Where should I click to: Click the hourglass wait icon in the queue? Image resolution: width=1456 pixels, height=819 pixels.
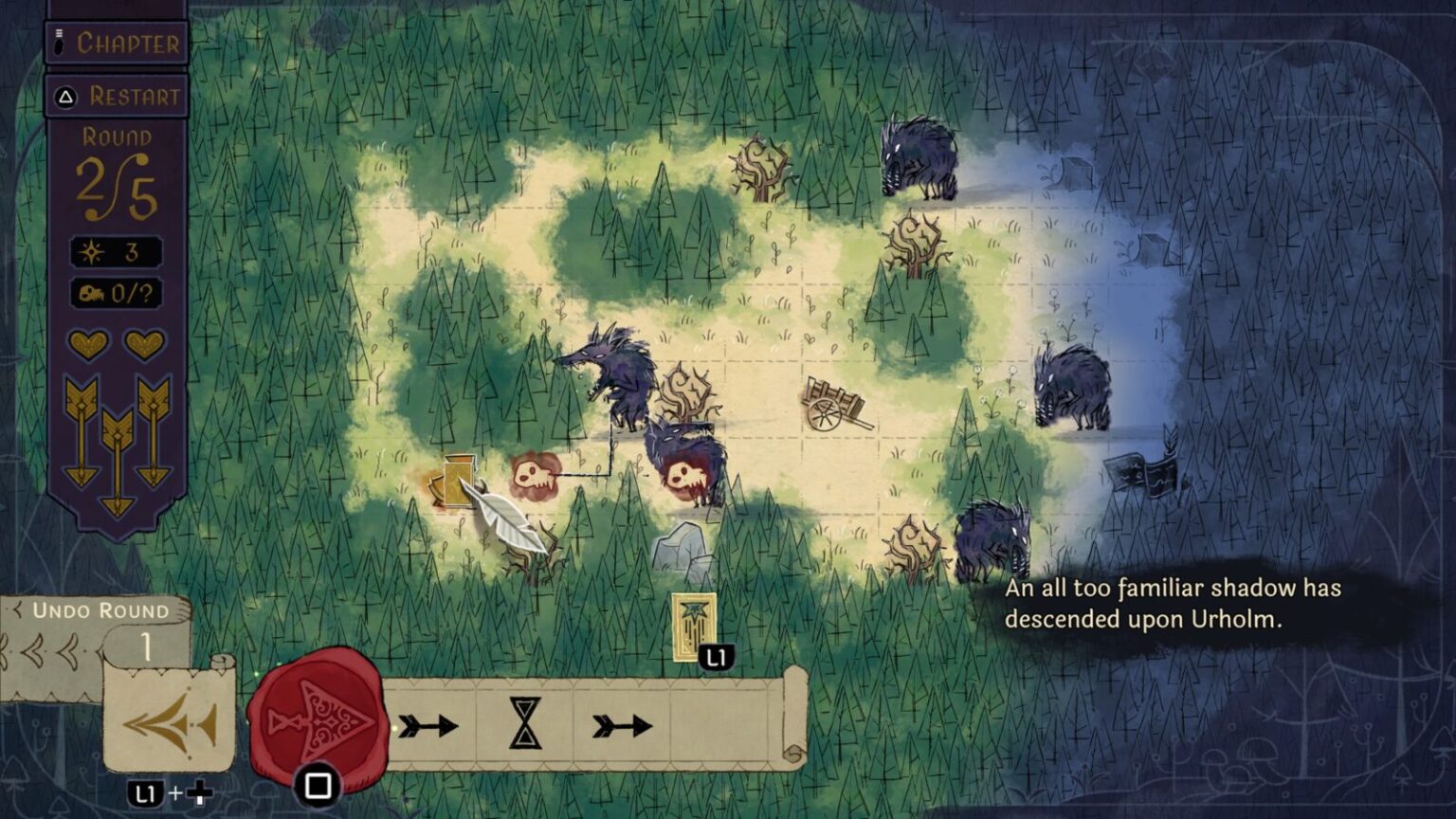[x=523, y=725]
